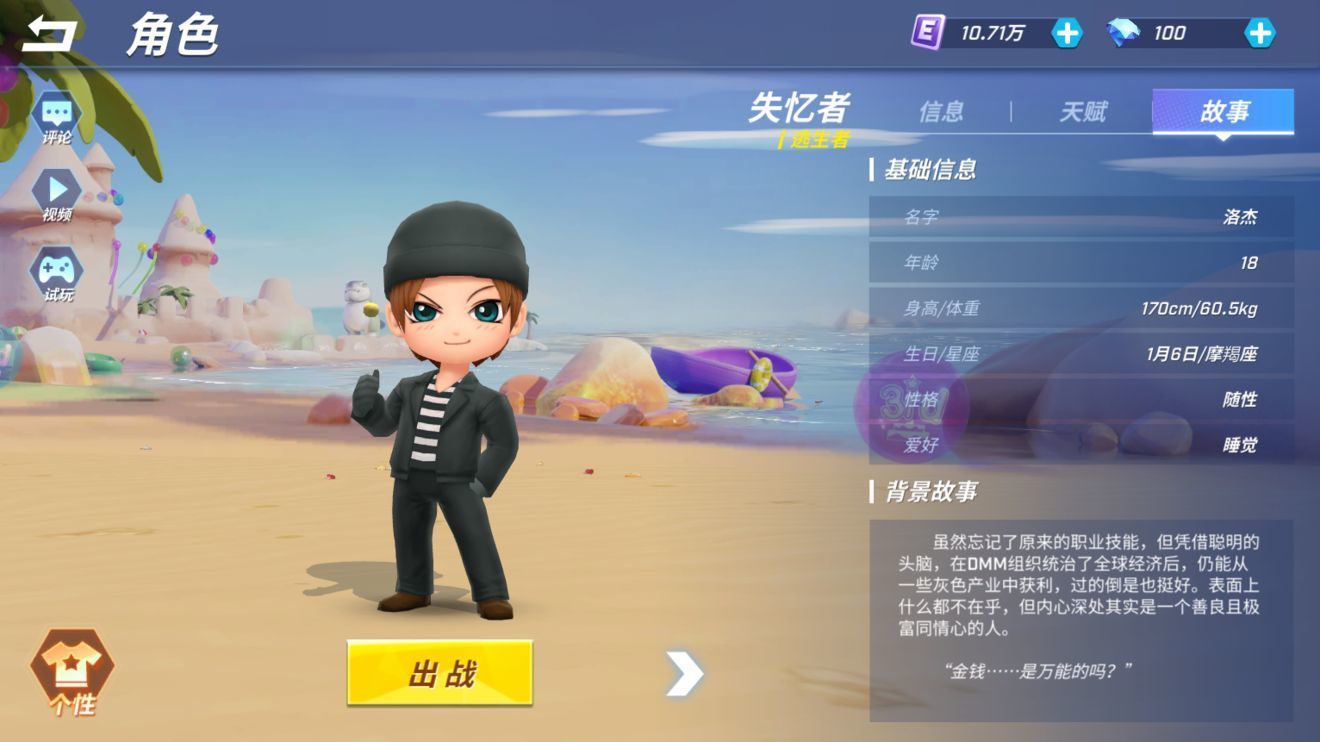This screenshot has height=742, width=1320.
Task: Open the 天赋 talent tab
Action: point(1084,112)
